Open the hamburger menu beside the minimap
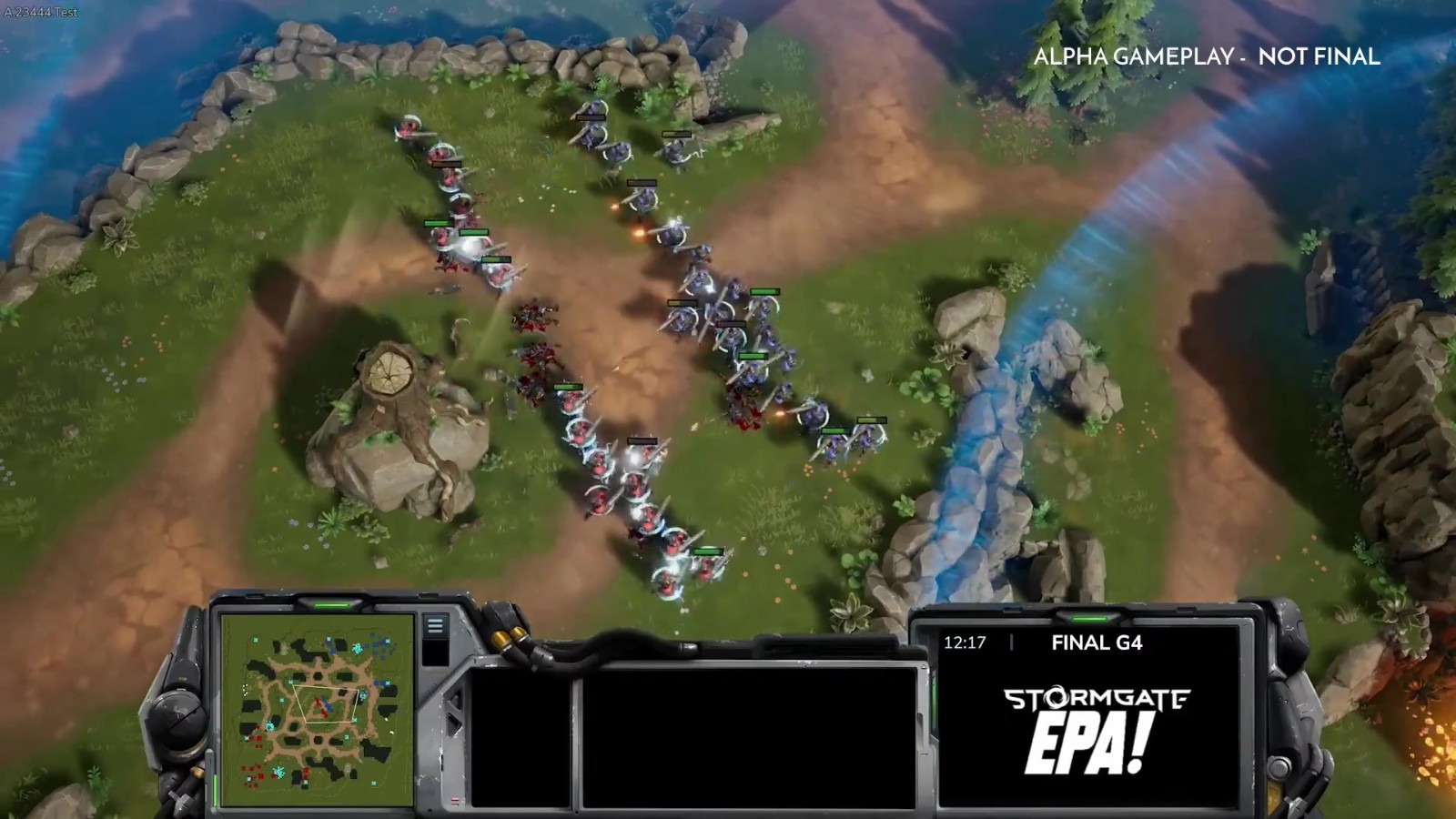The width and height of the screenshot is (1456, 819). click(435, 626)
